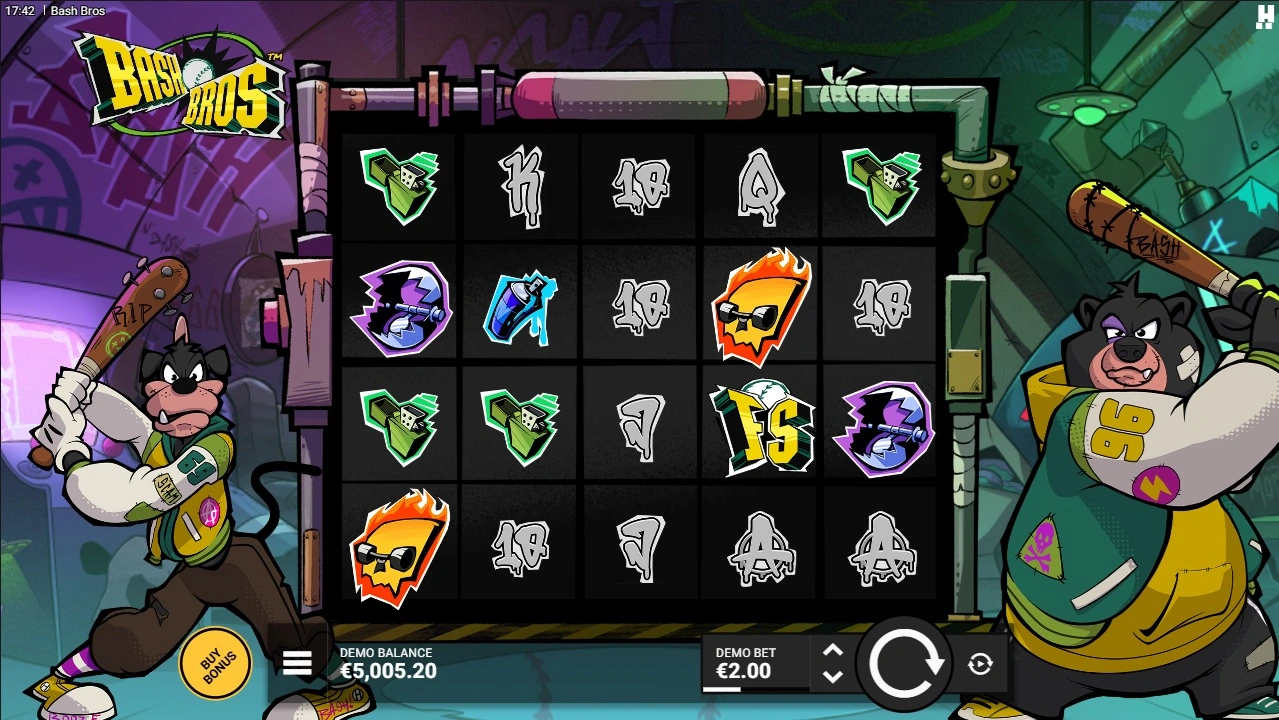Decrease the demo bet with down arrow
1279x720 pixels.
[x=832, y=676]
